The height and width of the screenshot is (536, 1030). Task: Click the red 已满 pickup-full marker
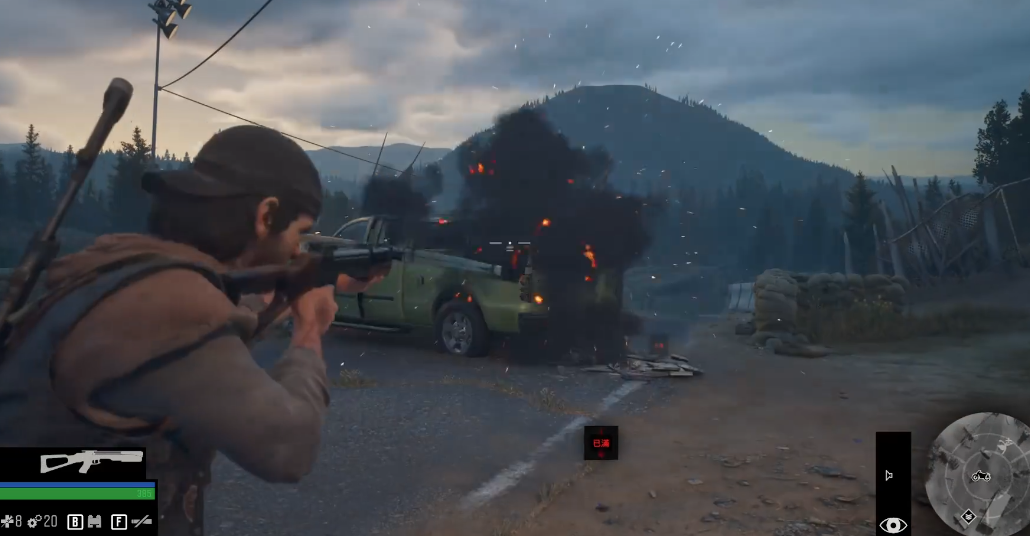(601, 442)
